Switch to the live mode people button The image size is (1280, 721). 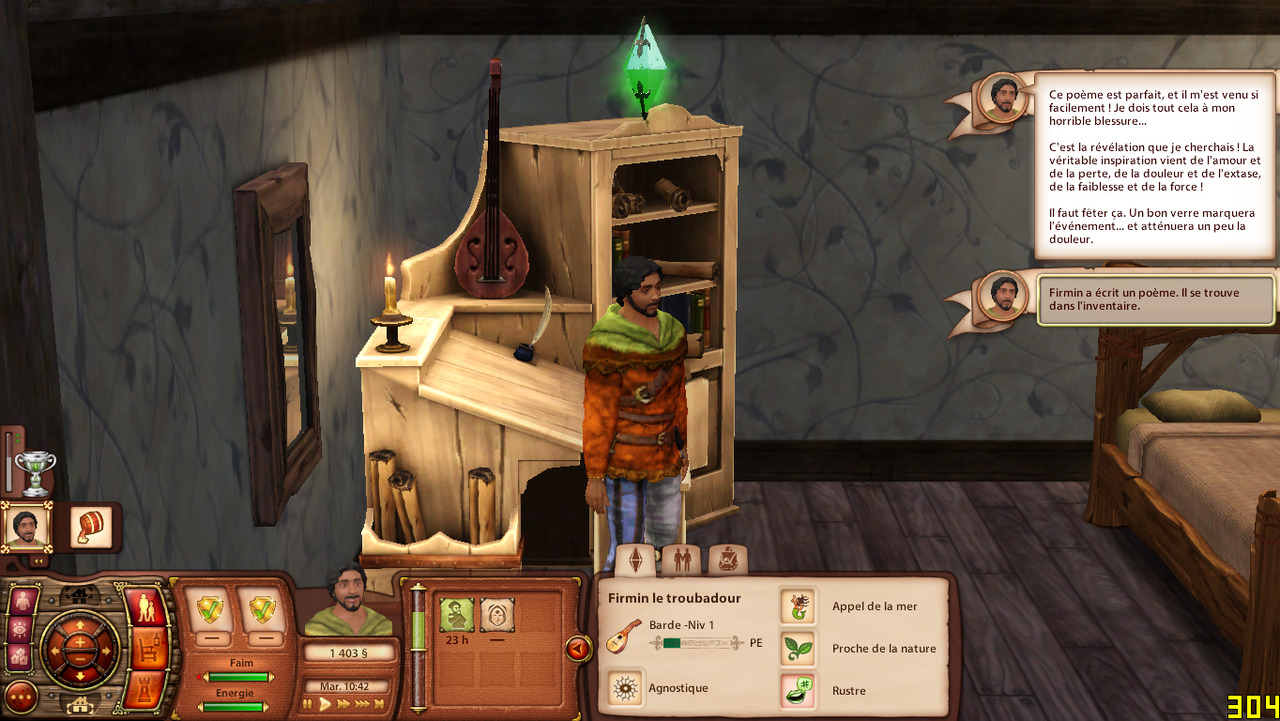coord(147,608)
